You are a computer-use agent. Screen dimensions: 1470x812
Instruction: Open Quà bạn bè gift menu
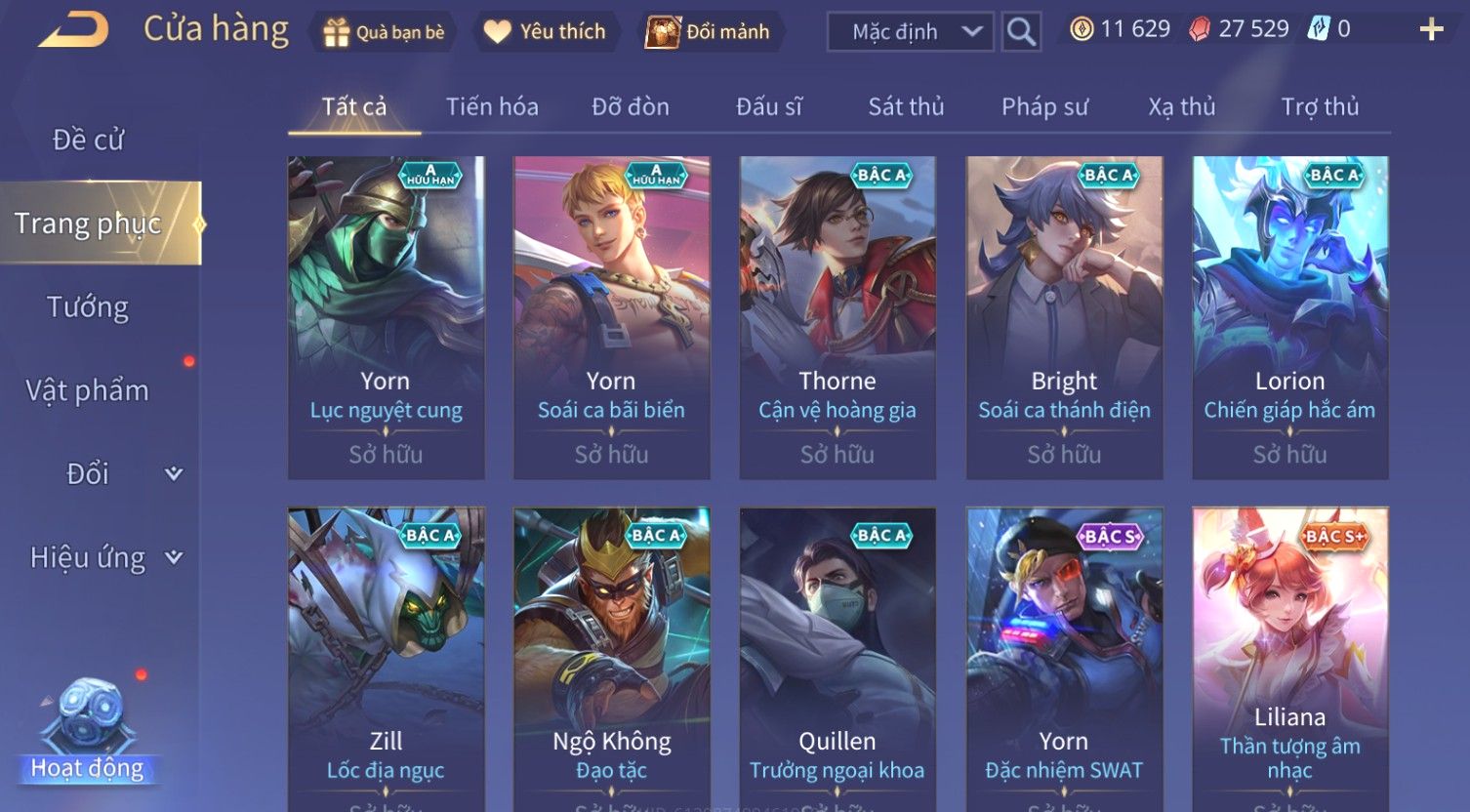coord(384,32)
